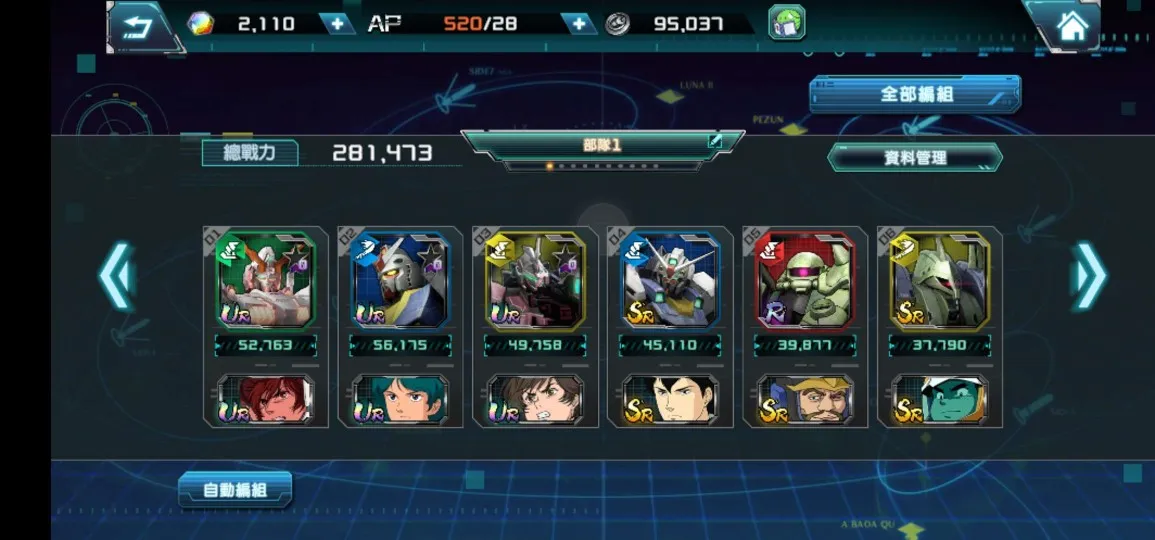Image resolution: width=1155 pixels, height=540 pixels.
Task: Choose the red-haired UR pilot portrait
Action: [x=266, y=399]
